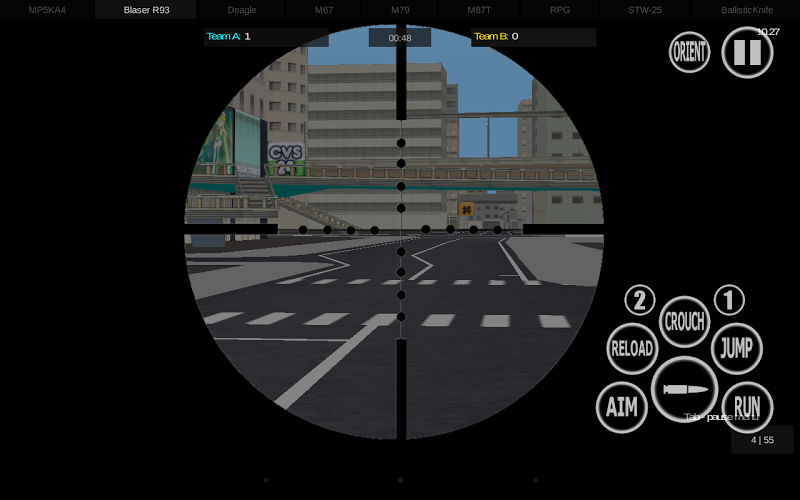Reload the weapon with RELOAD button

632,349
